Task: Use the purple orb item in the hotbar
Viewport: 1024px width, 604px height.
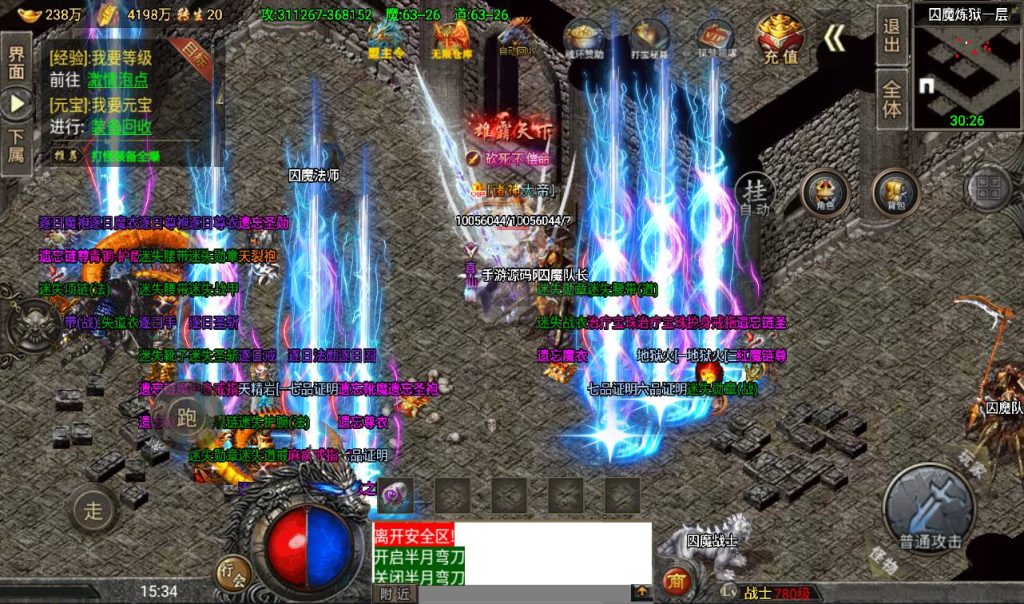Action: pos(396,493)
